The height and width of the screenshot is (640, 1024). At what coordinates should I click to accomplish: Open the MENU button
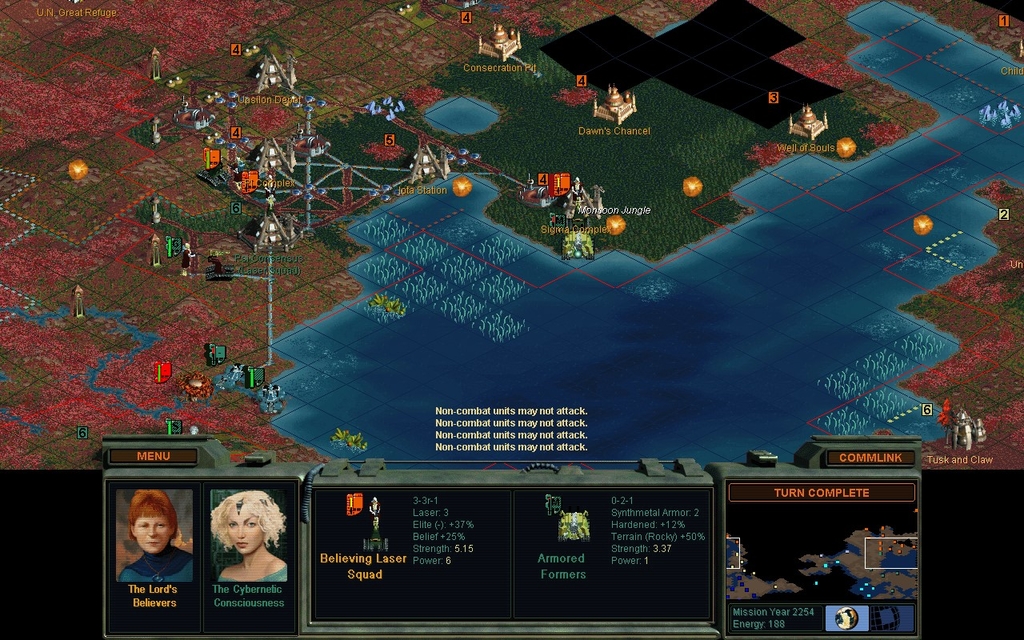click(x=153, y=456)
